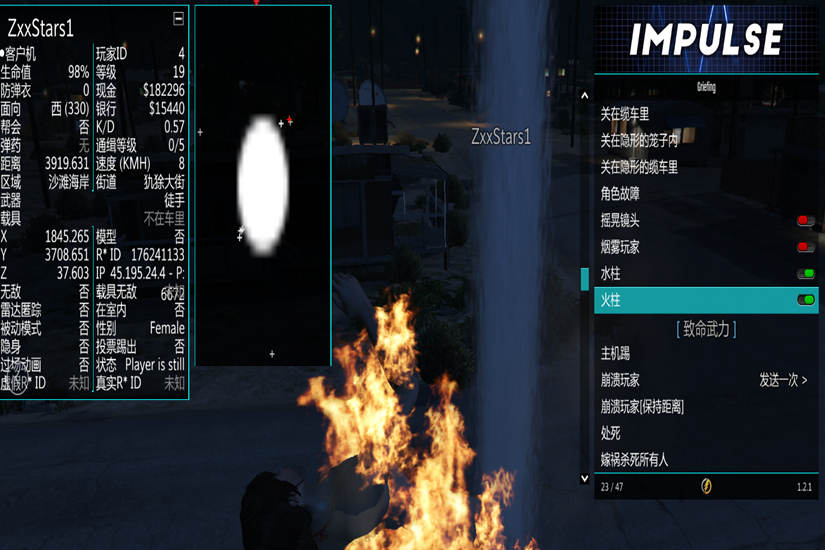
Task: Activate the 角色故障 option
Action: pos(620,193)
